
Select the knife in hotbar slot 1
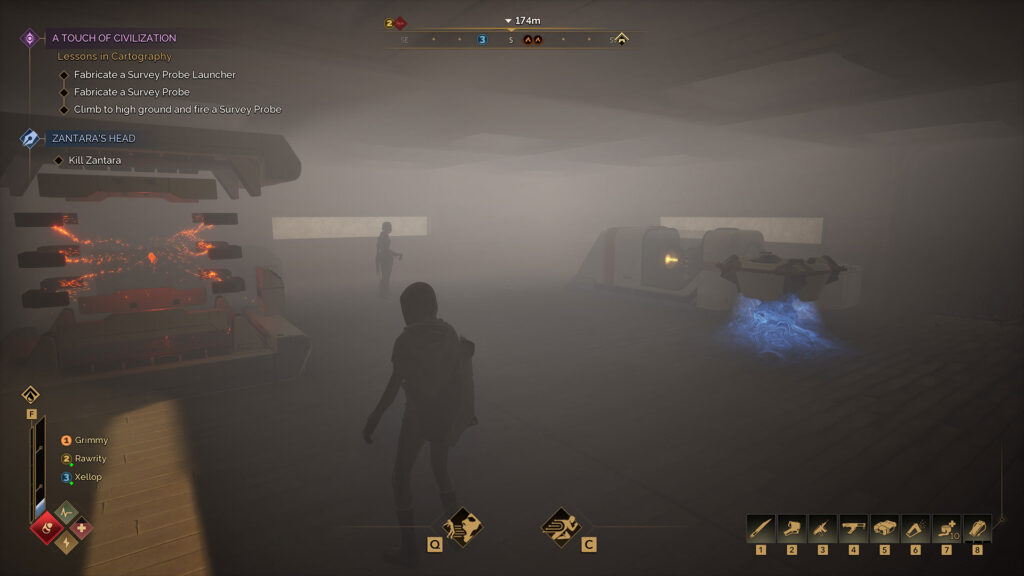[x=761, y=529]
